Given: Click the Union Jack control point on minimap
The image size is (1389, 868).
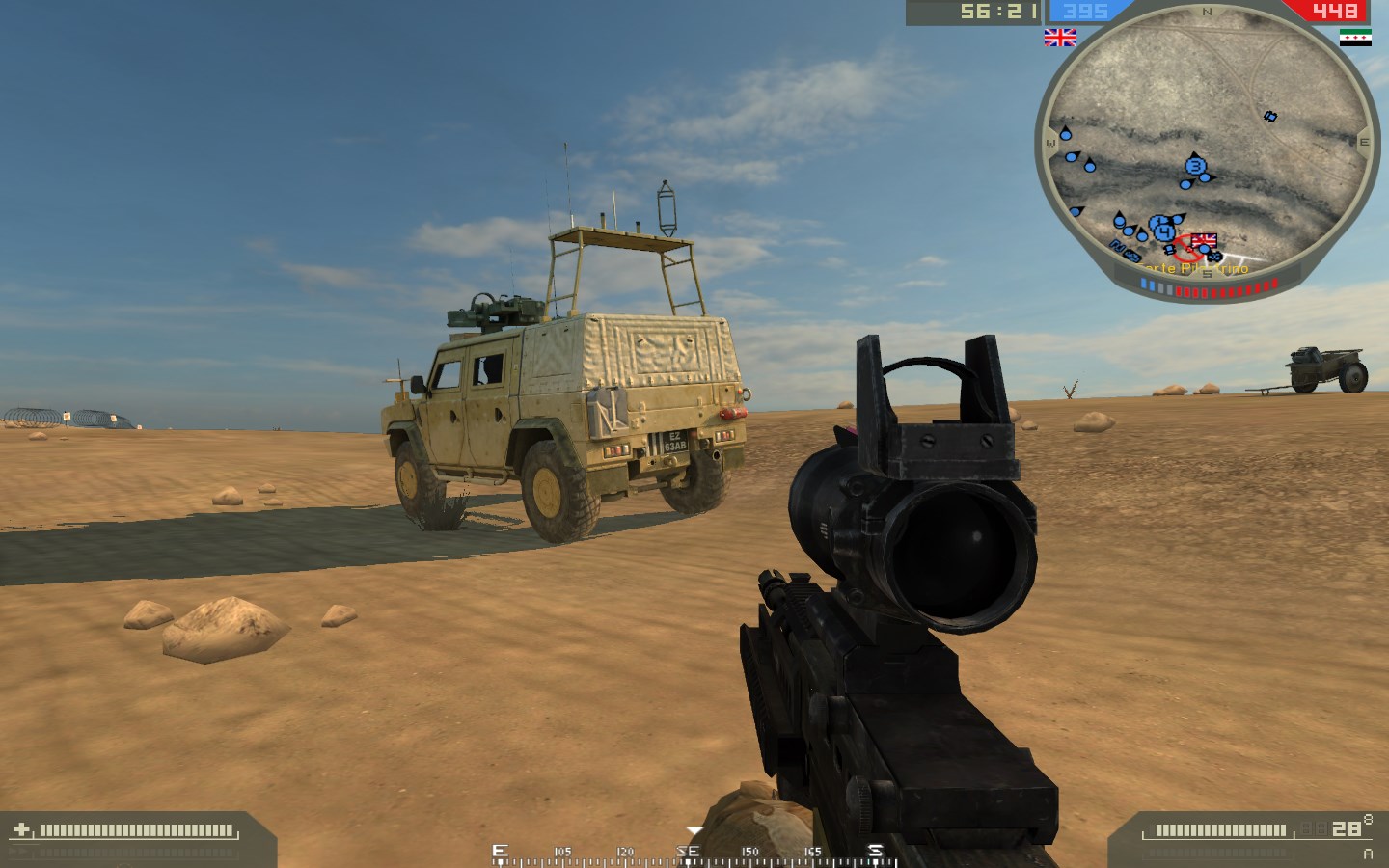Looking at the screenshot, I should pos(1204,240).
